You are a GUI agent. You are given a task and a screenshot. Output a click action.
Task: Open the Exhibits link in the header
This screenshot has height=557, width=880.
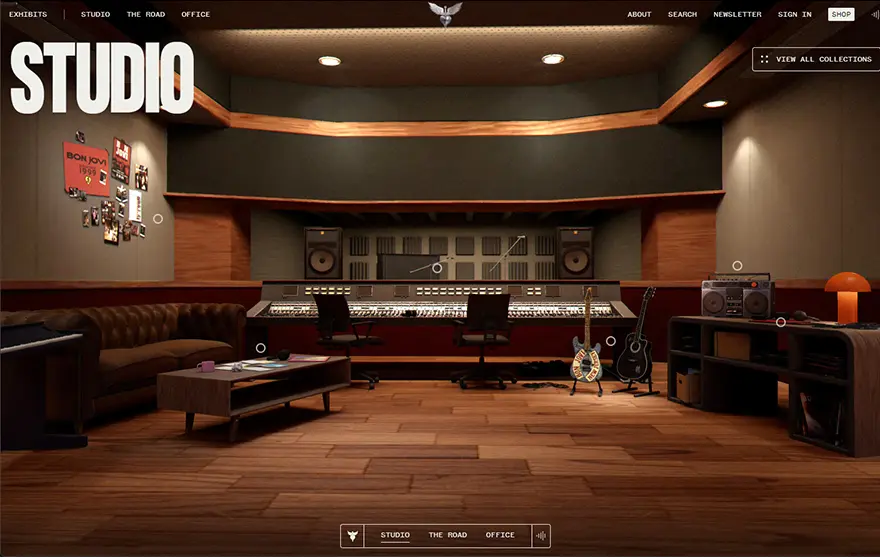click(x=28, y=15)
